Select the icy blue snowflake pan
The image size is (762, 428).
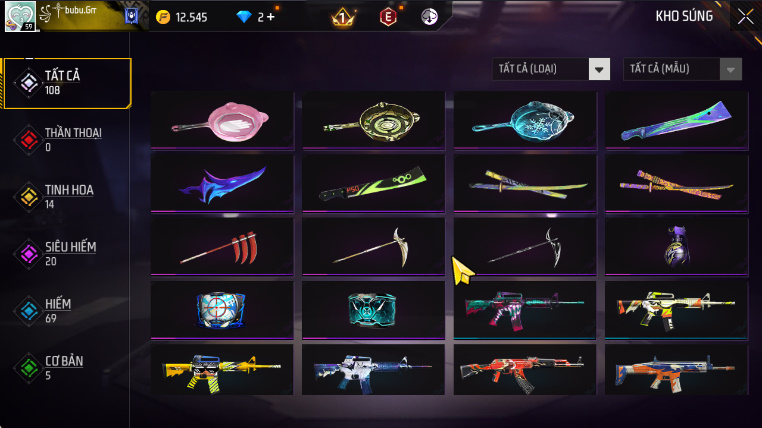(x=525, y=120)
